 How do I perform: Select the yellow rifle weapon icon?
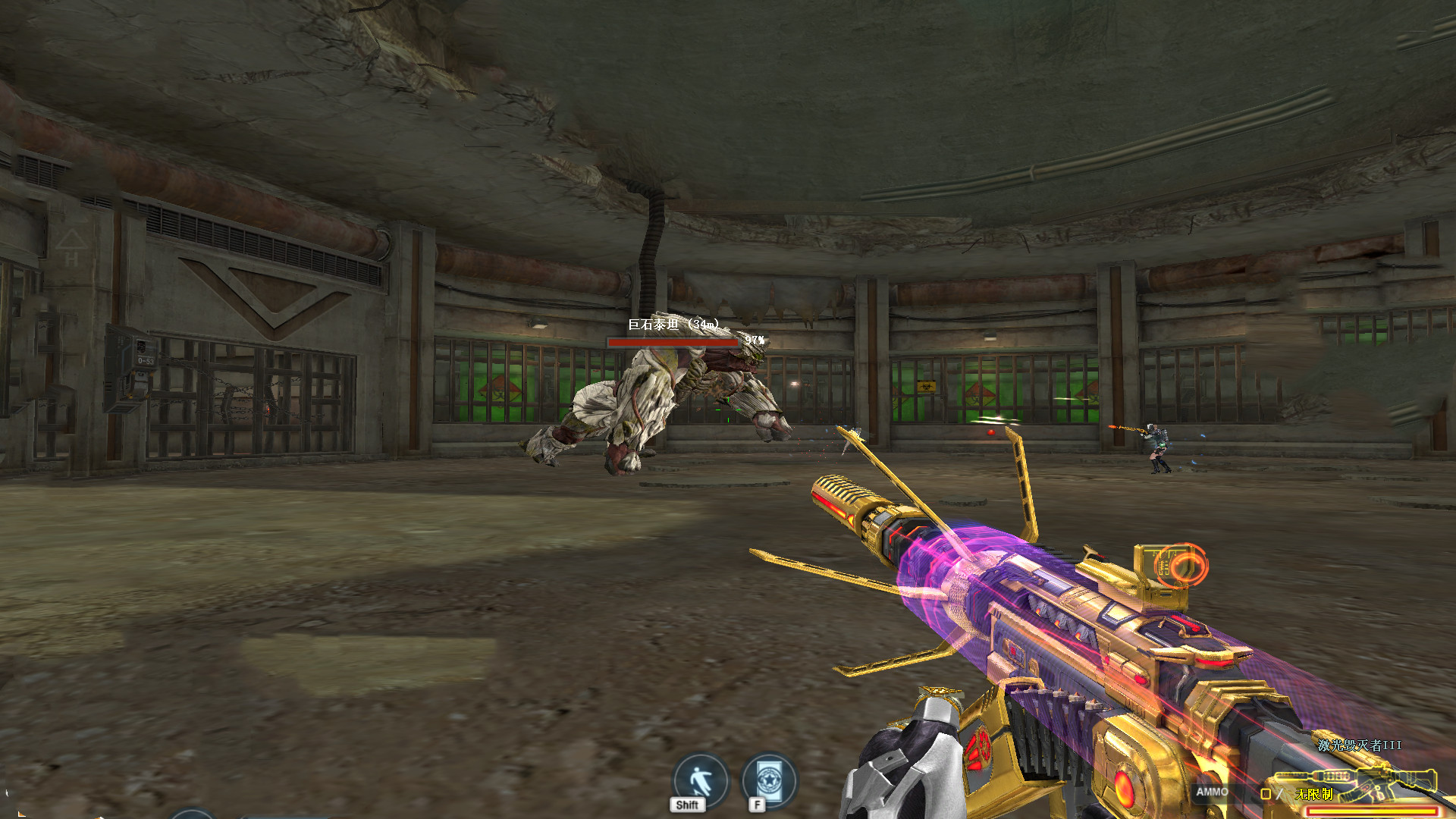pos(1356,781)
